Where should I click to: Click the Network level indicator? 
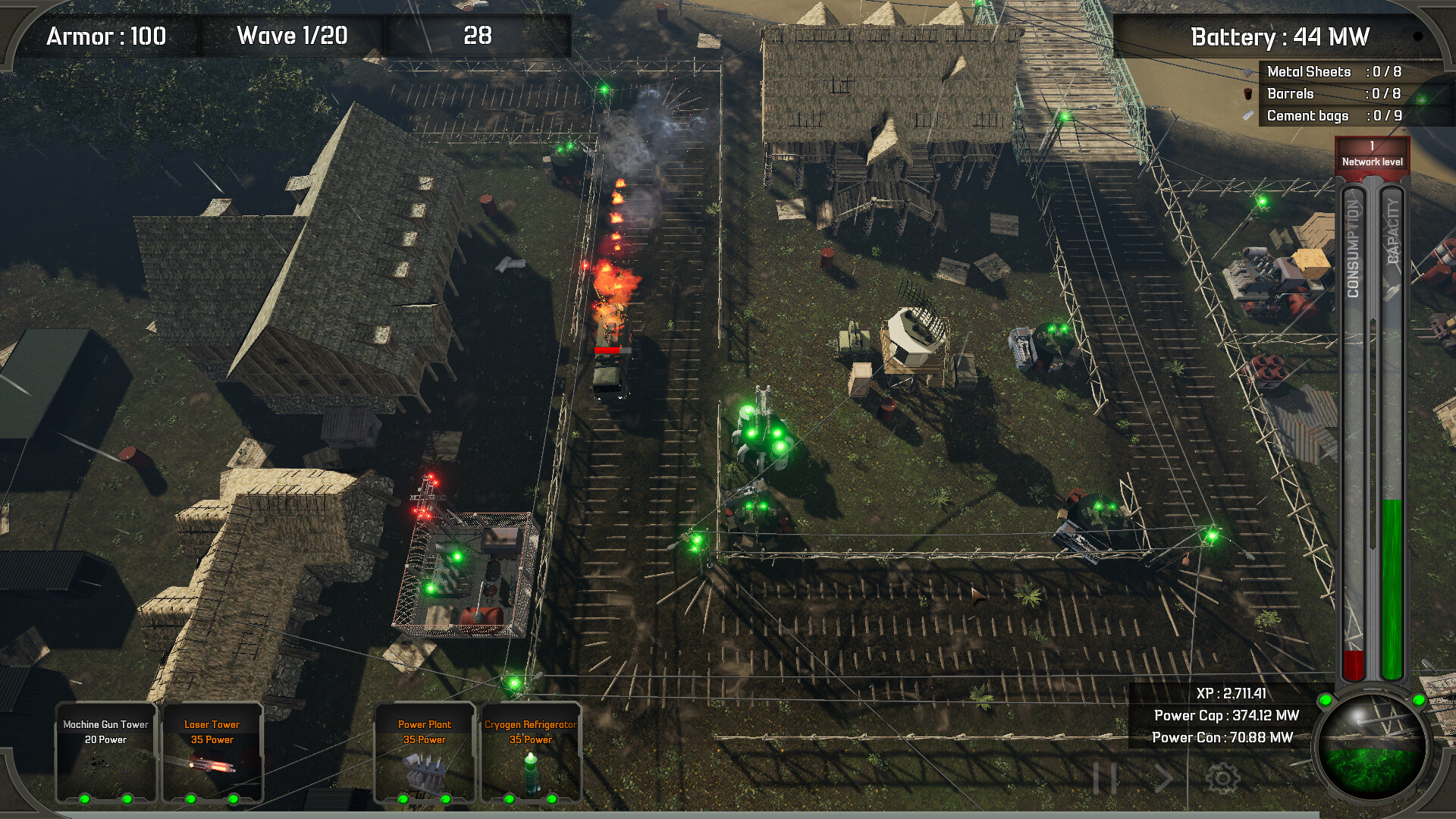pos(1372,154)
